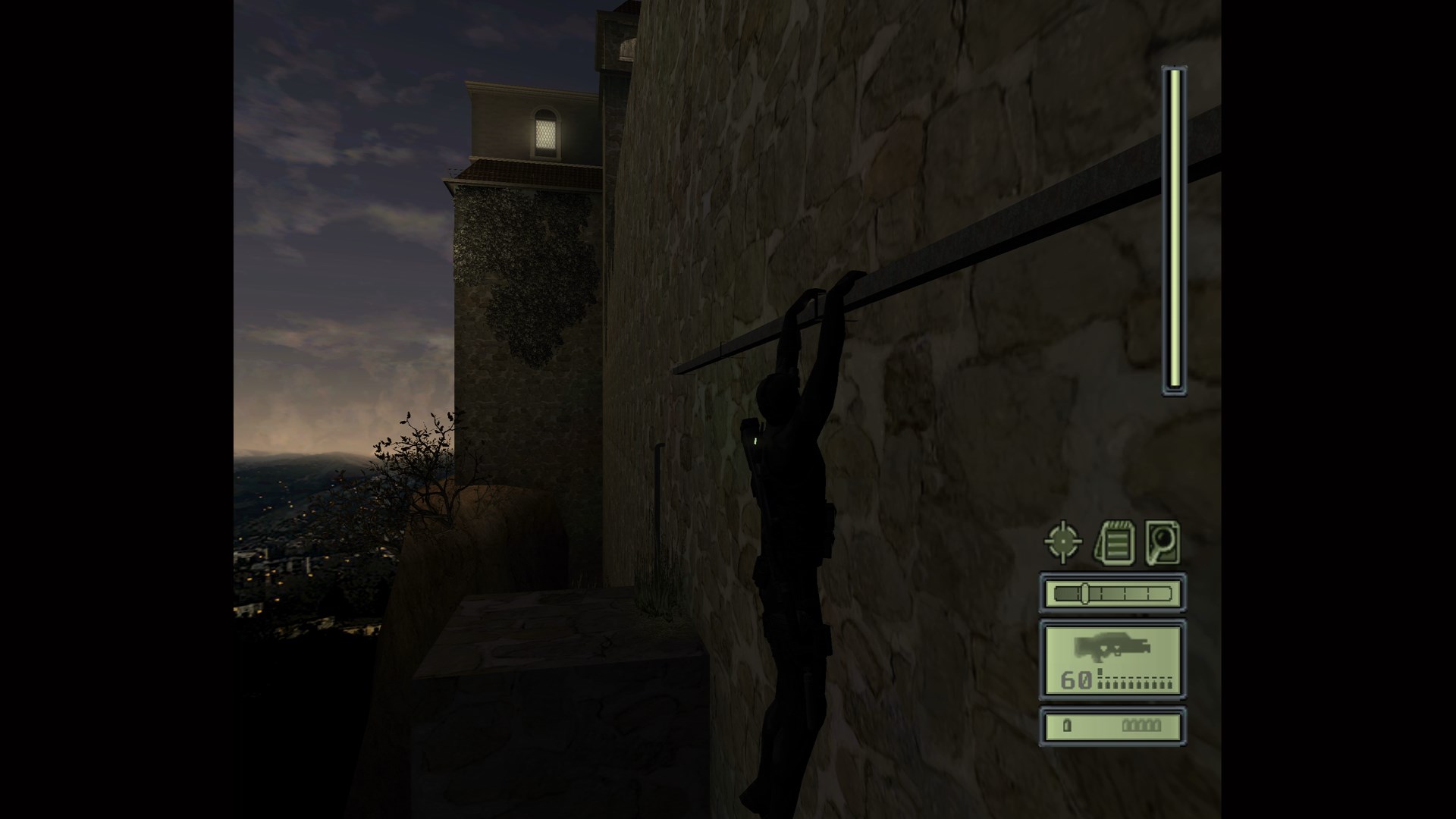
Task: Click the light meter indicator knob
Action: (x=1085, y=592)
